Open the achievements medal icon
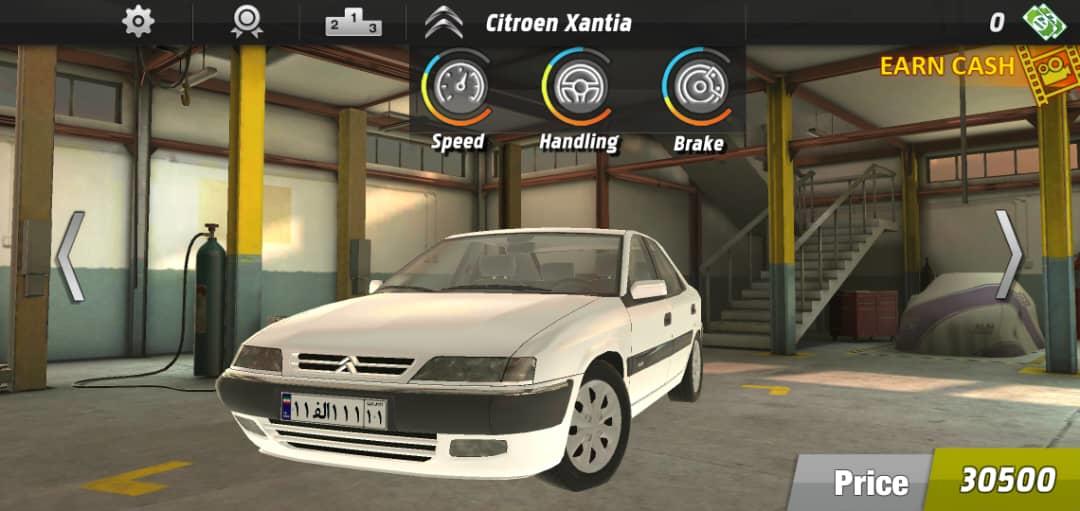The height and width of the screenshot is (511, 1080). point(246,21)
